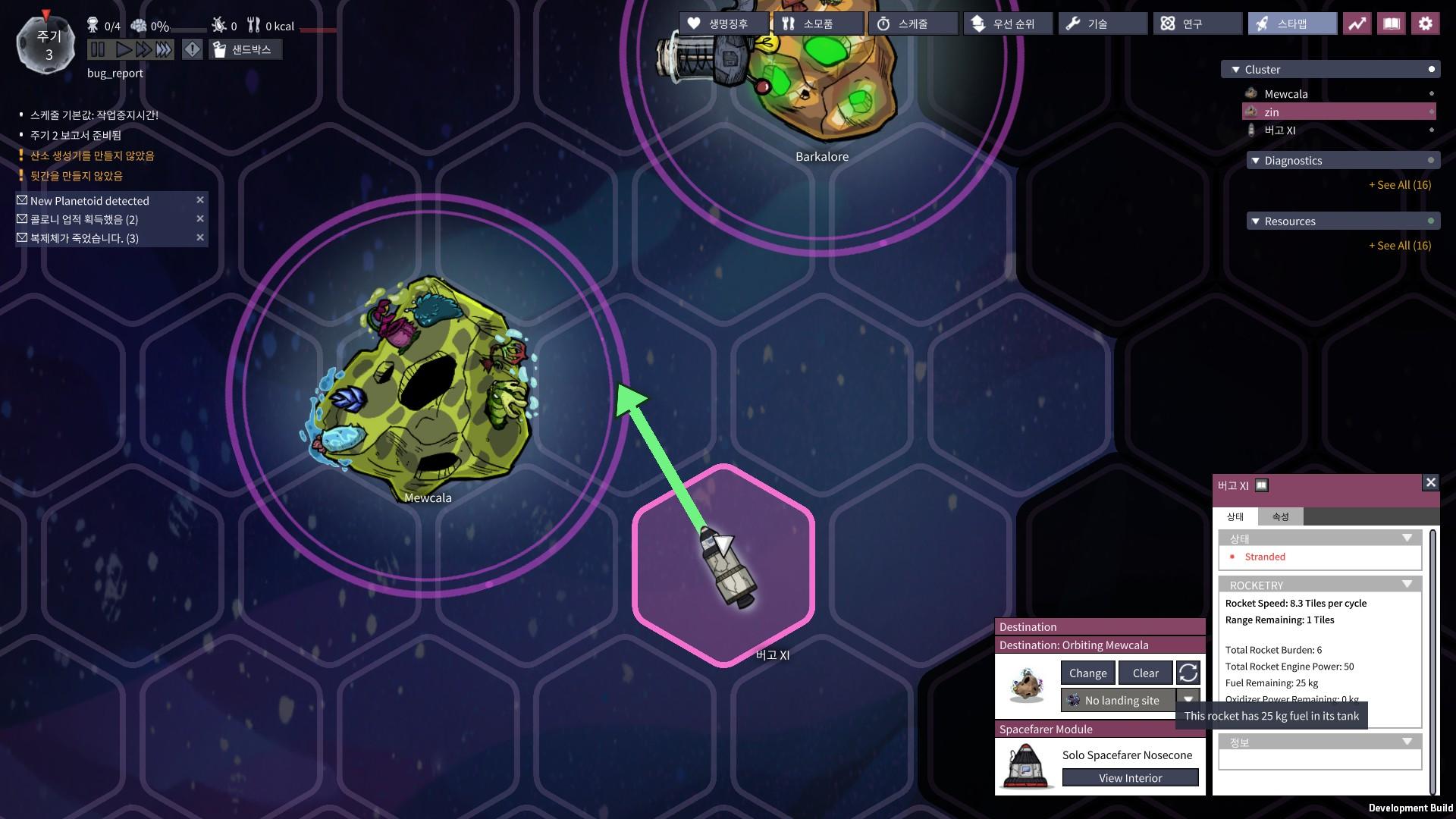This screenshot has width=1456, height=819.
Task: Open the colony reports graph icon
Action: click(x=1357, y=24)
